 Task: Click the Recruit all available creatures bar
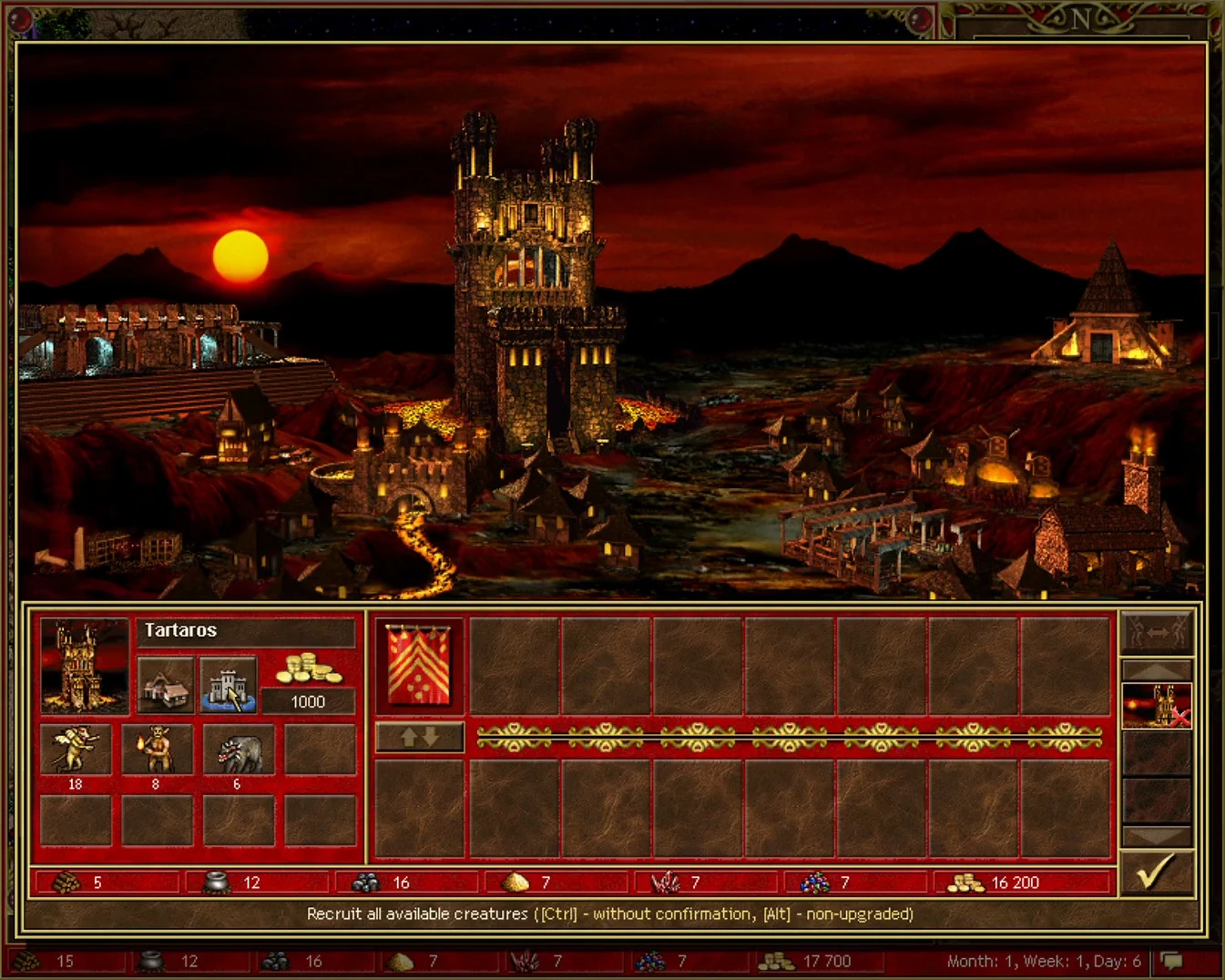pos(612,914)
